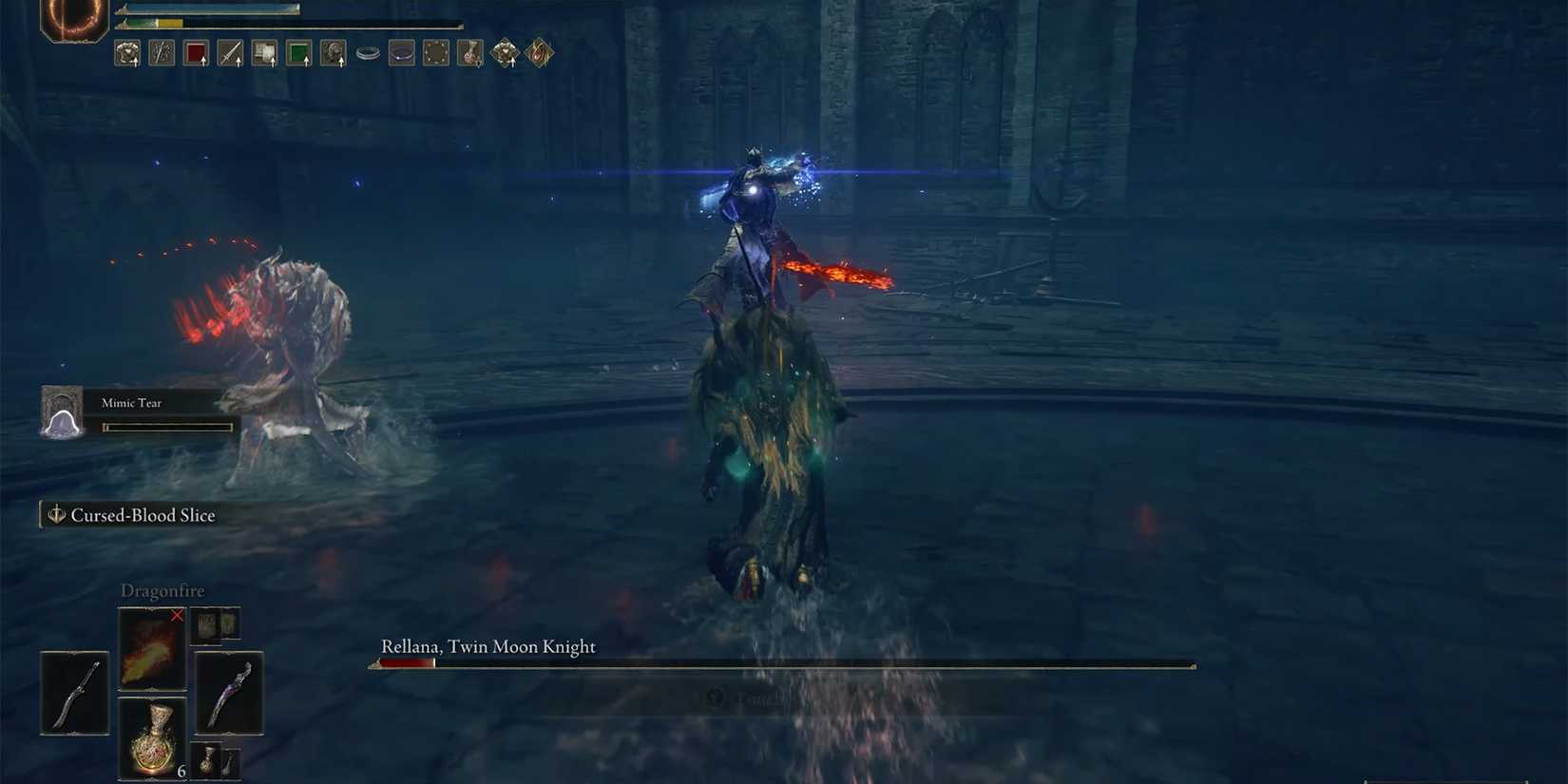
Task: Expand the small shield slots above the staff
Action: (215, 623)
